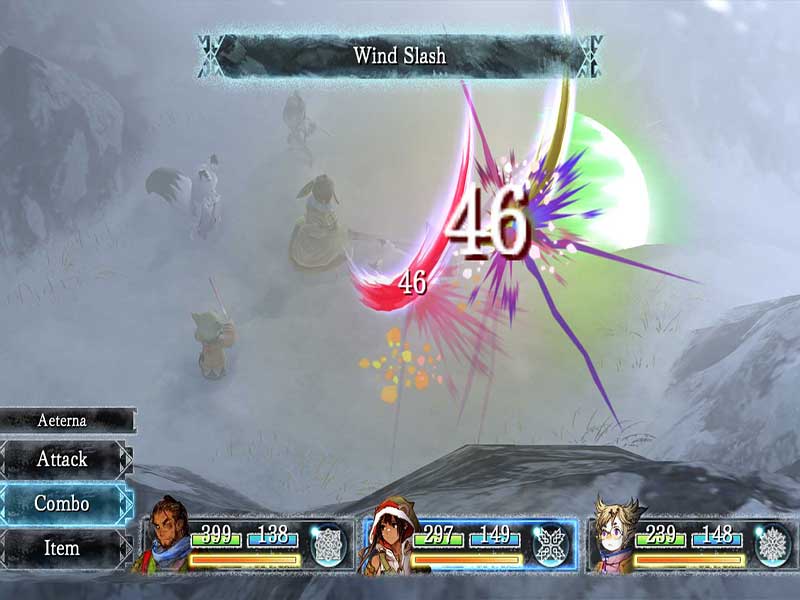Choose the Combo command

[63, 503]
